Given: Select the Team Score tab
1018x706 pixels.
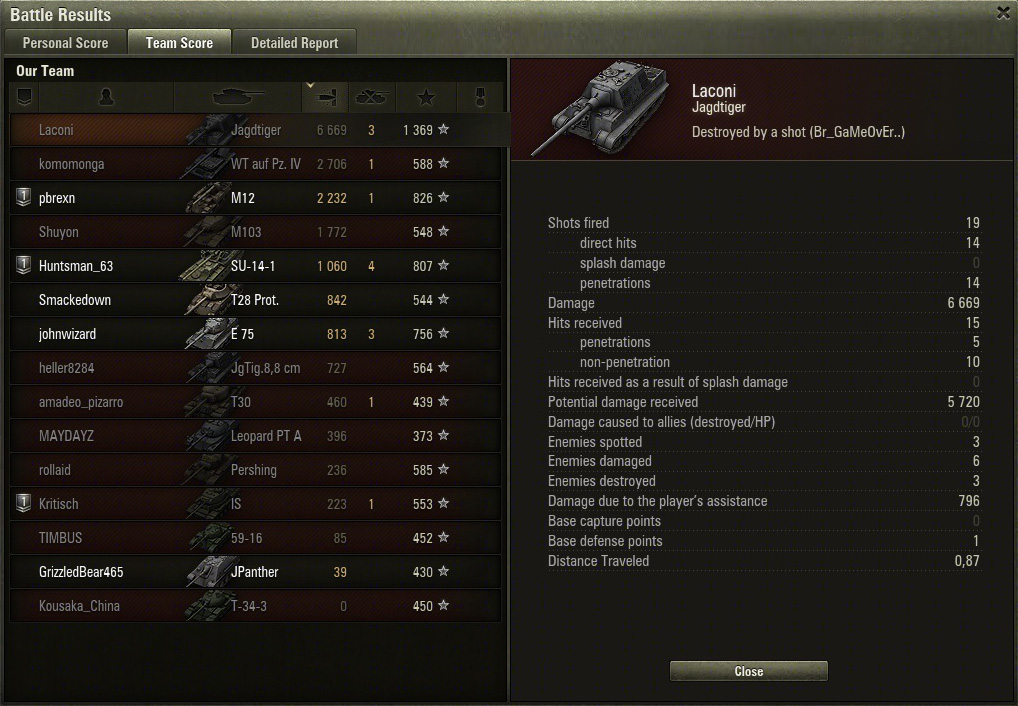Looking at the screenshot, I should pyautogui.click(x=179, y=43).
